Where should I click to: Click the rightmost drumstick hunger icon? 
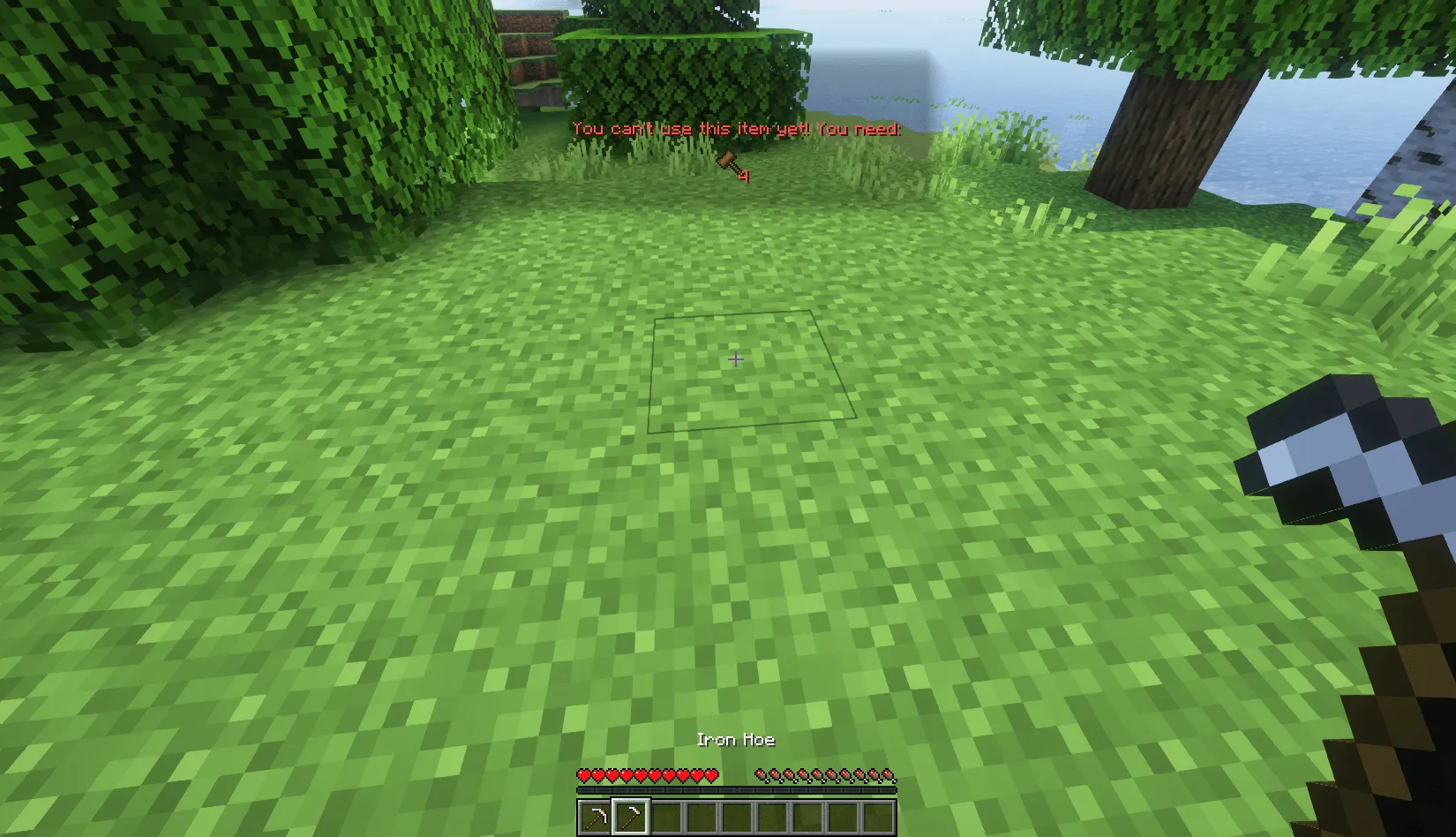pos(889,774)
